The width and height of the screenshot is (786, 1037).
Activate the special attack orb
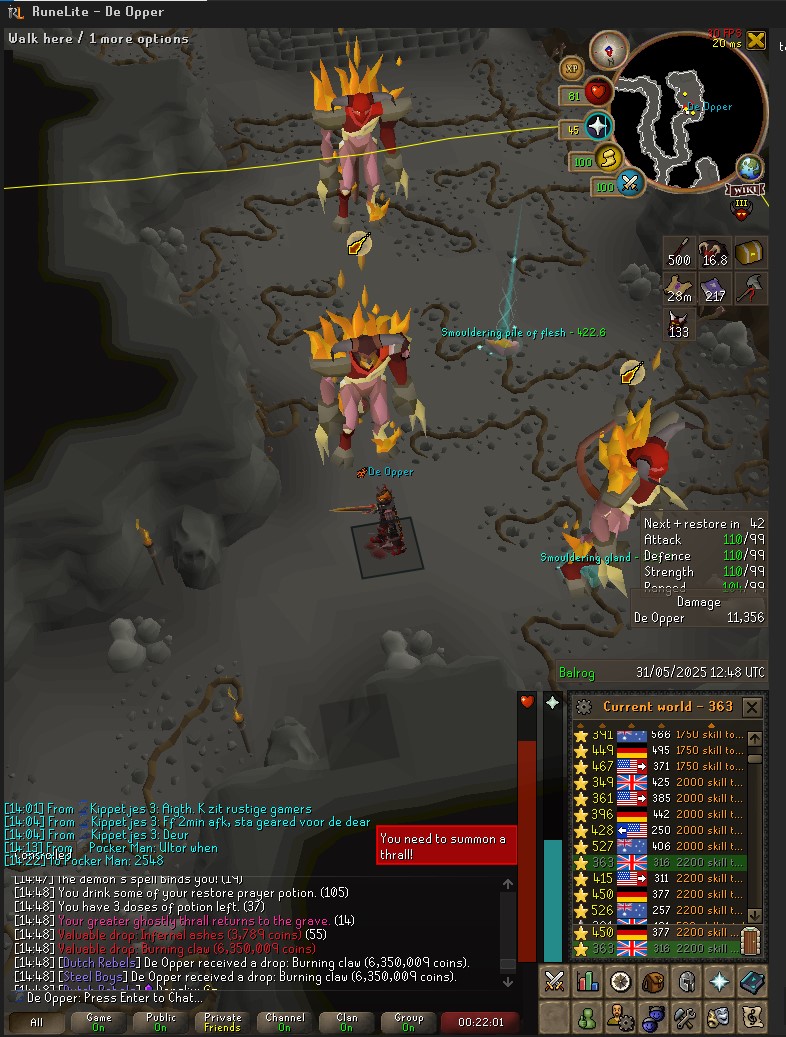(630, 184)
